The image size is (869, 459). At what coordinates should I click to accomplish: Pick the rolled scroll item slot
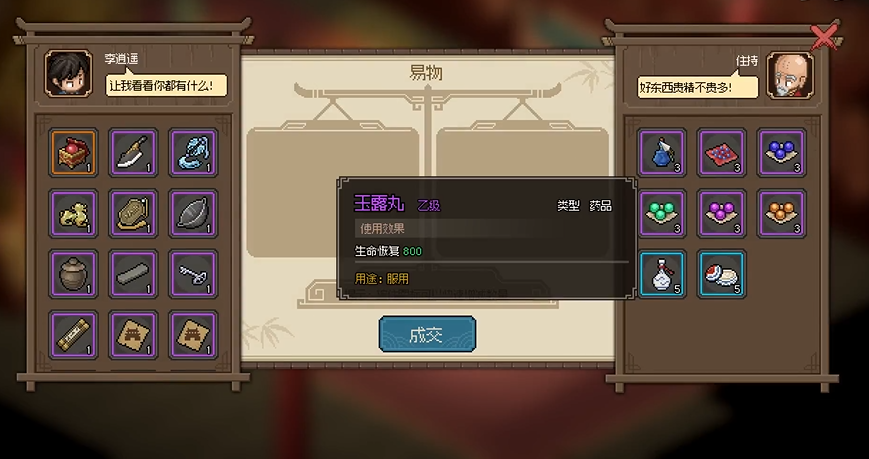pyautogui.click(x=74, y=333)
